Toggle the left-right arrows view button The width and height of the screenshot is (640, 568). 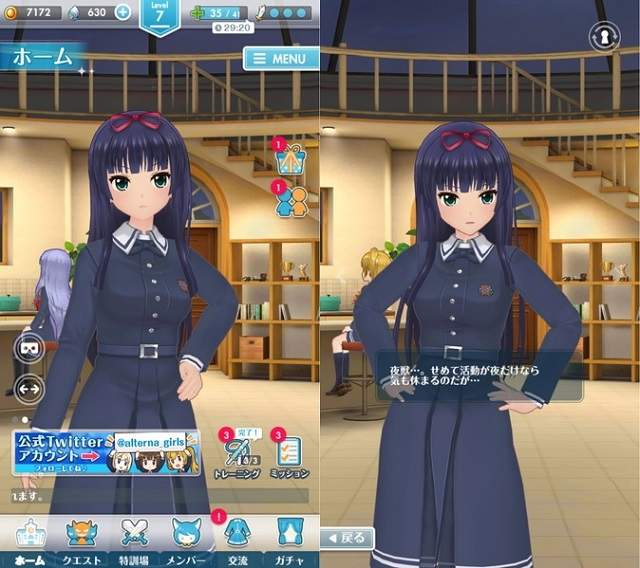tap(28, 386)
